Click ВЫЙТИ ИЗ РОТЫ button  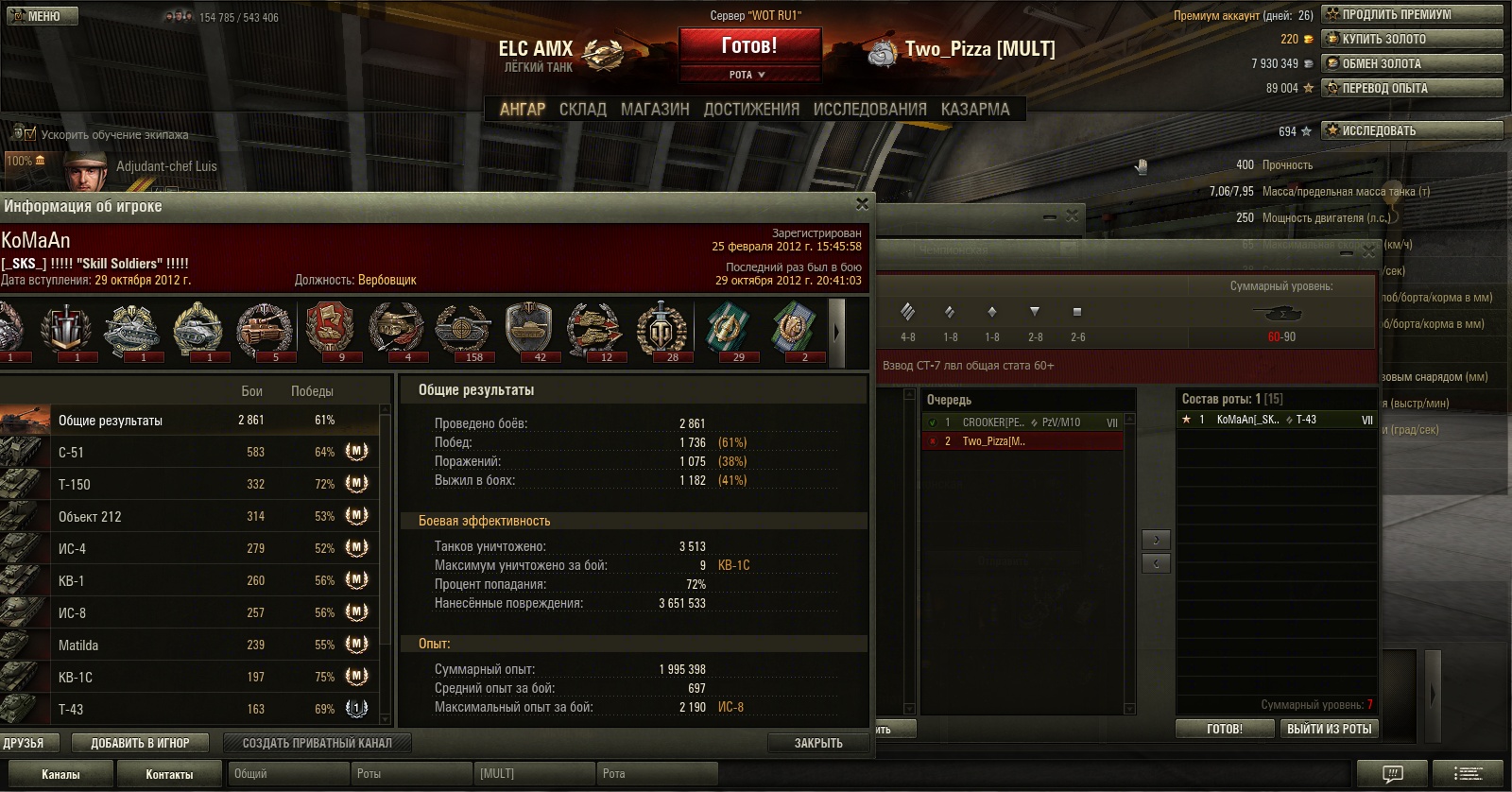click(1329, 729)
